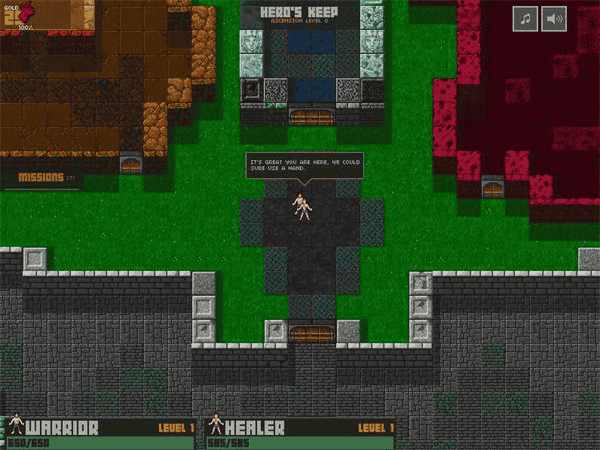Image resolution: width=600 pixels, height=450 pixels.
Task: Select the Healer hero panel
Action: [x=300, y=432]
